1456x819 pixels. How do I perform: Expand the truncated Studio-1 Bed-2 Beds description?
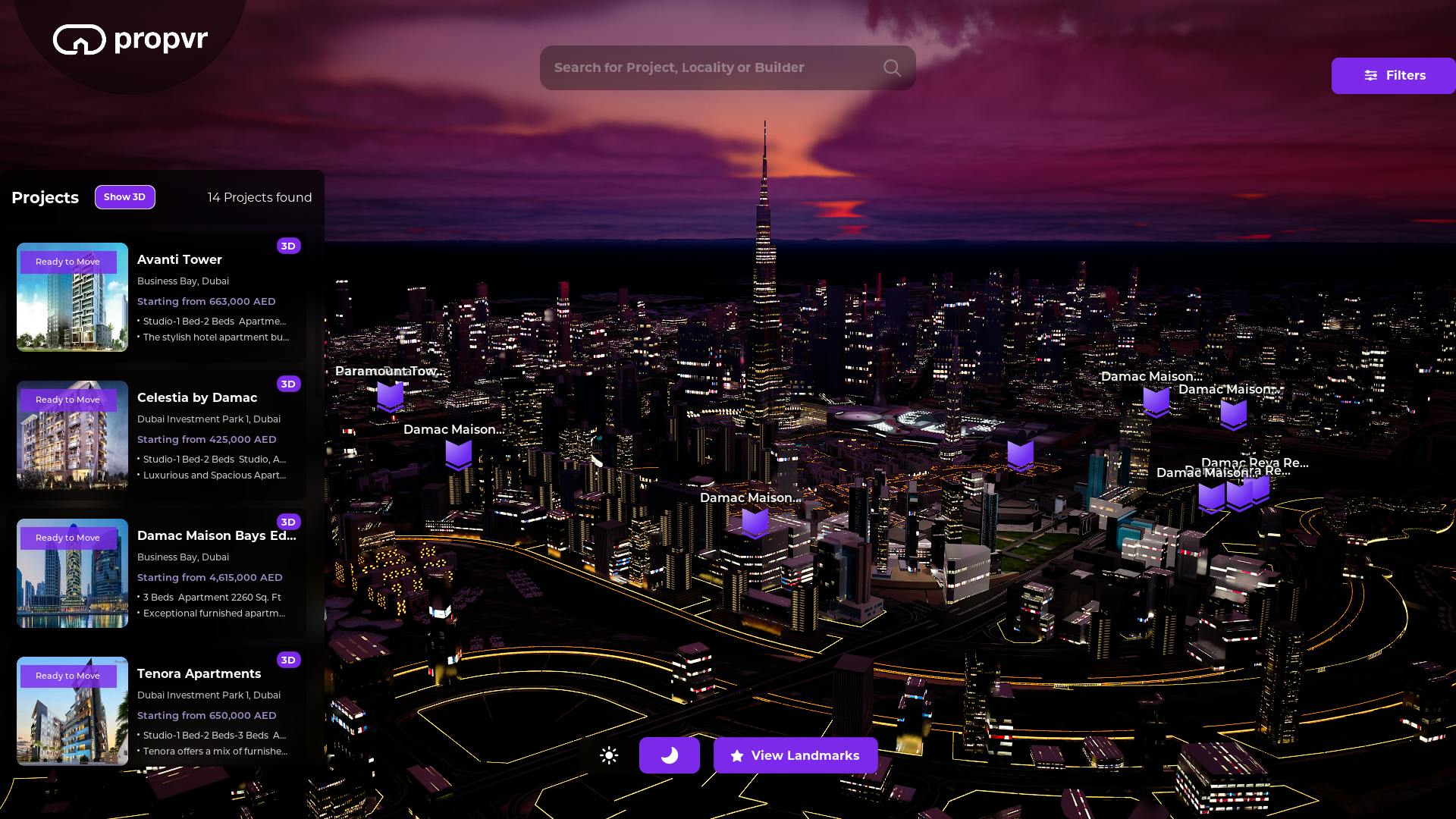click(x=212, y=321)
